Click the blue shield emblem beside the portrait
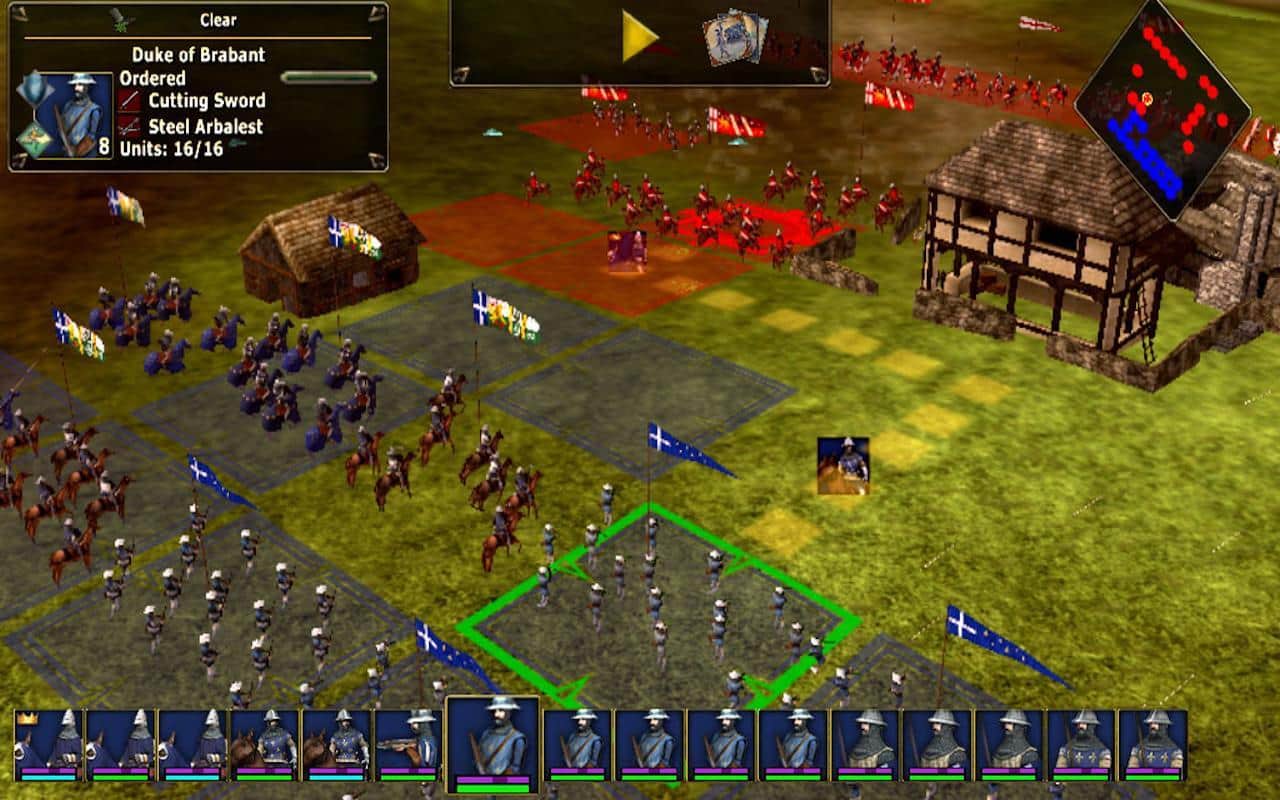Viewport: 1280px width, 800px height. click(x=36, y=88)
